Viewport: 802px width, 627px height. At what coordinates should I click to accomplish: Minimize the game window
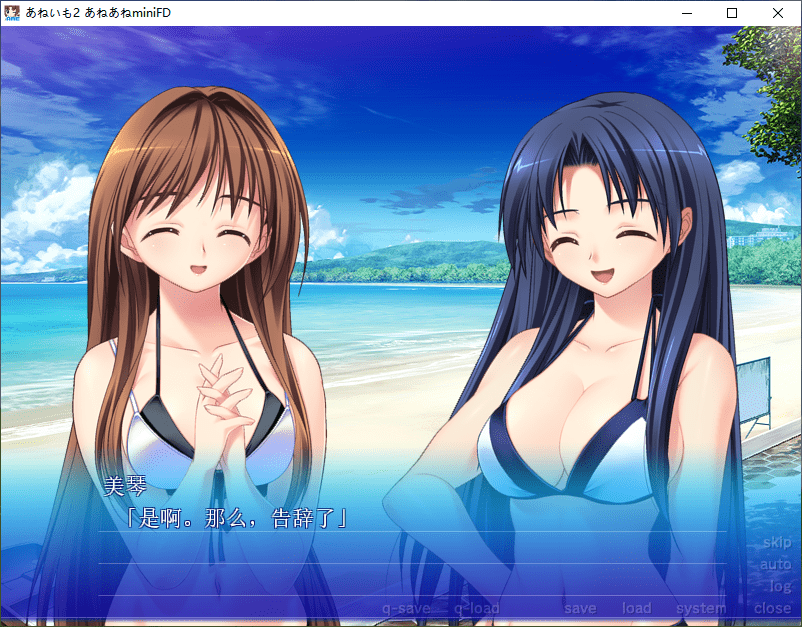coord(686,13)
